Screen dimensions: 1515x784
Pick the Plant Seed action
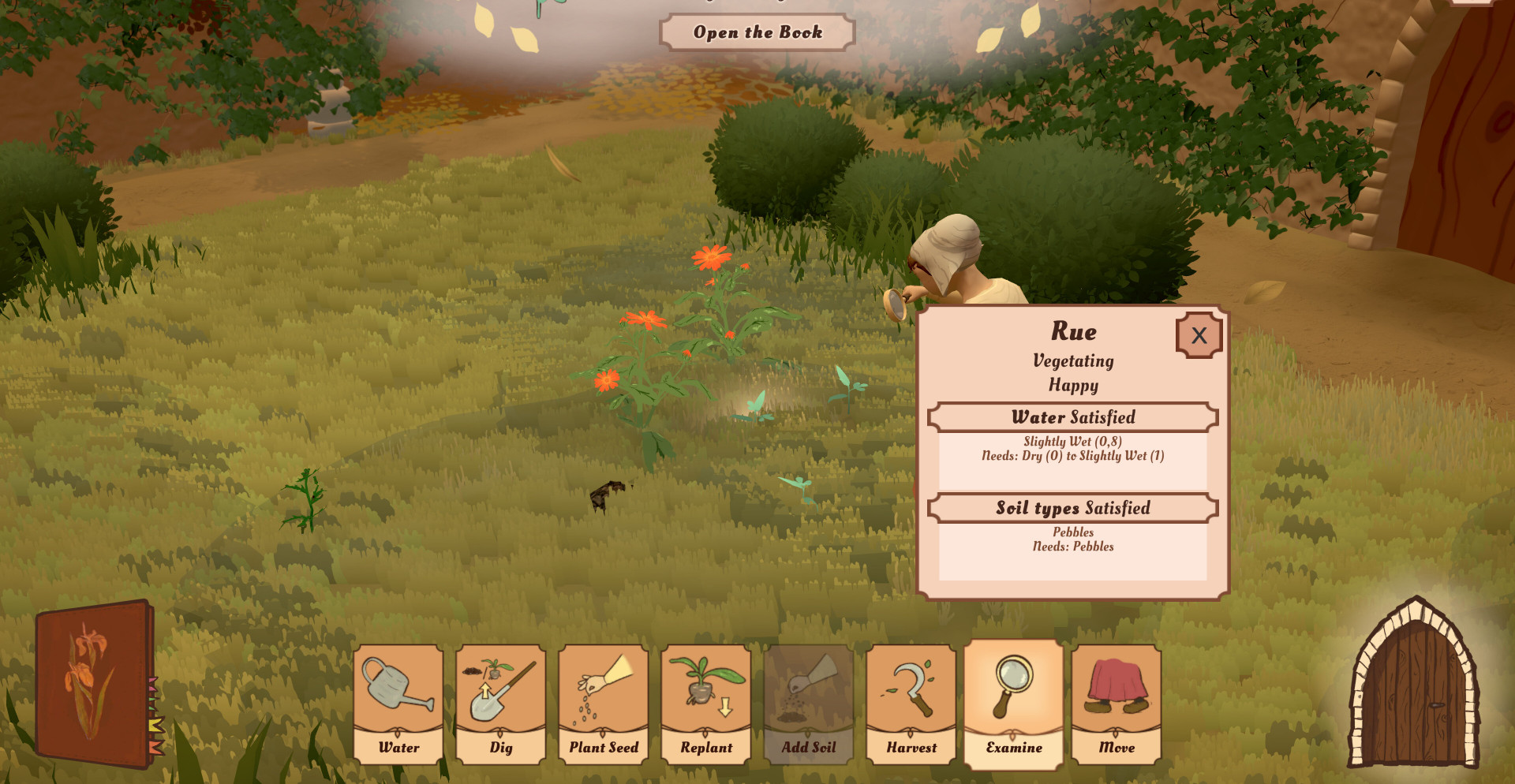coord(604,704)
